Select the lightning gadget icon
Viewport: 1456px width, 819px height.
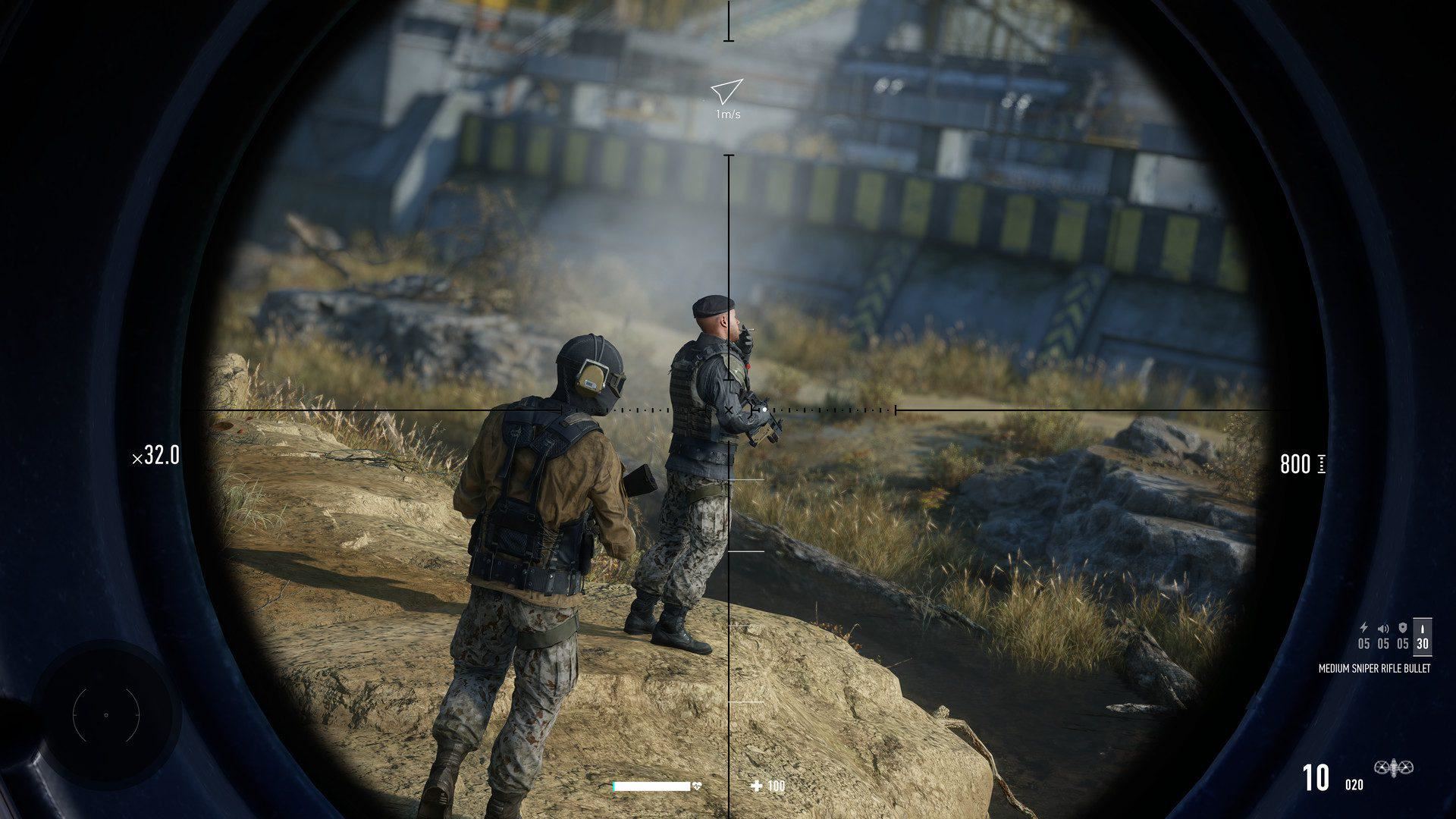point(1363,628)
